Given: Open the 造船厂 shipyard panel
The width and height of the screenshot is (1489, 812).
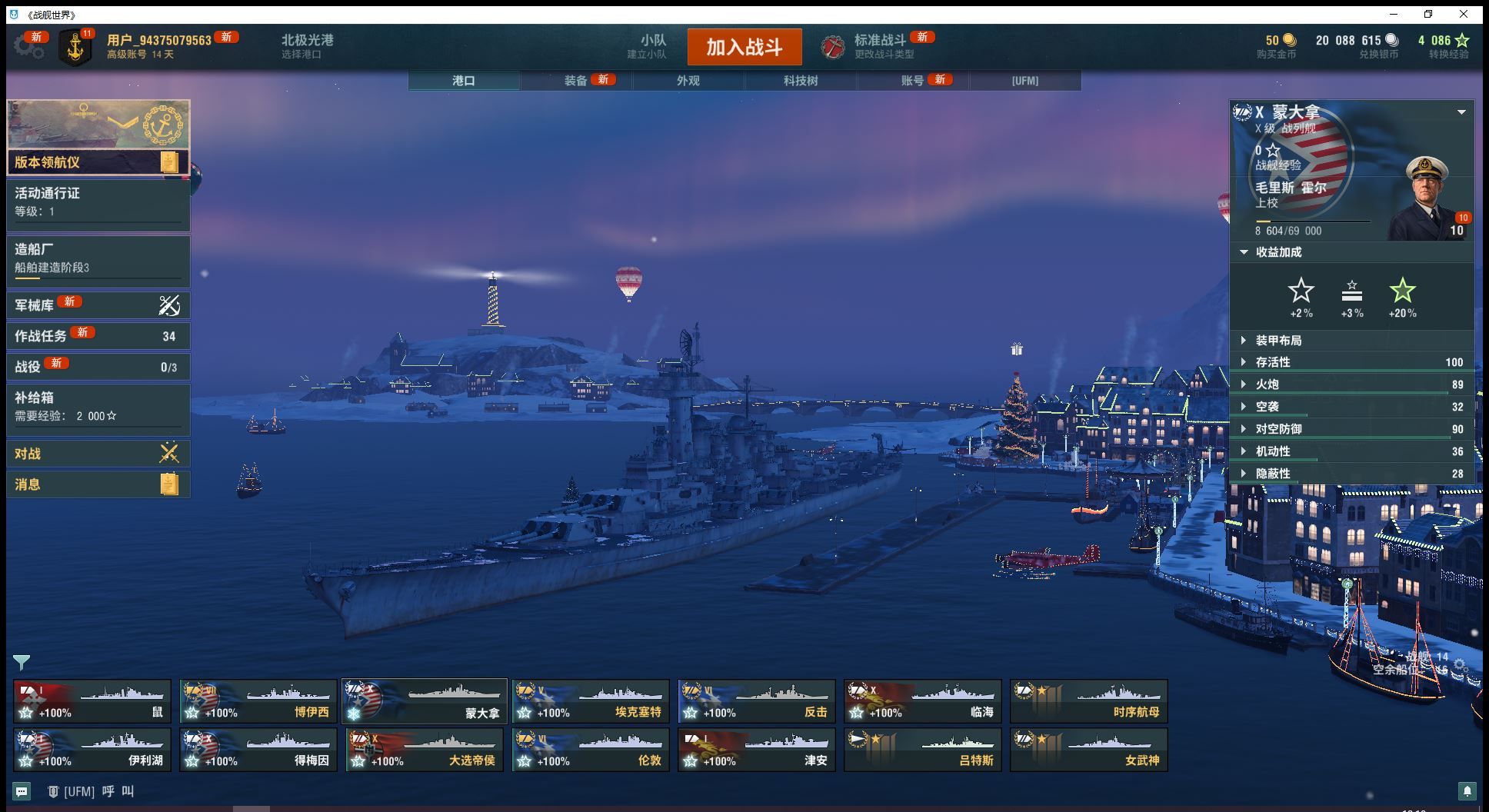Looking at the screenshot, I should 98,258.
